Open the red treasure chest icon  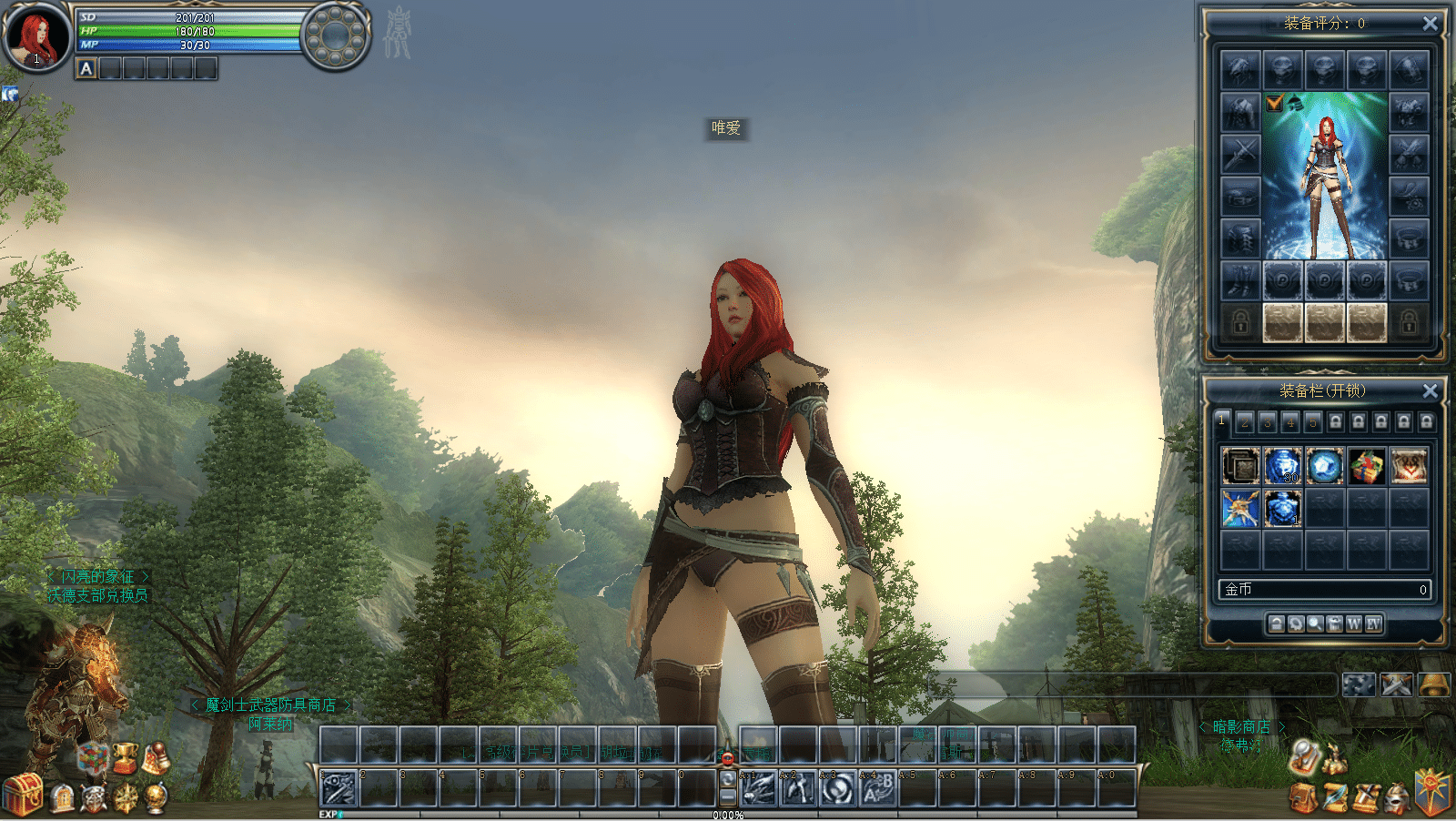coord(23,794)
